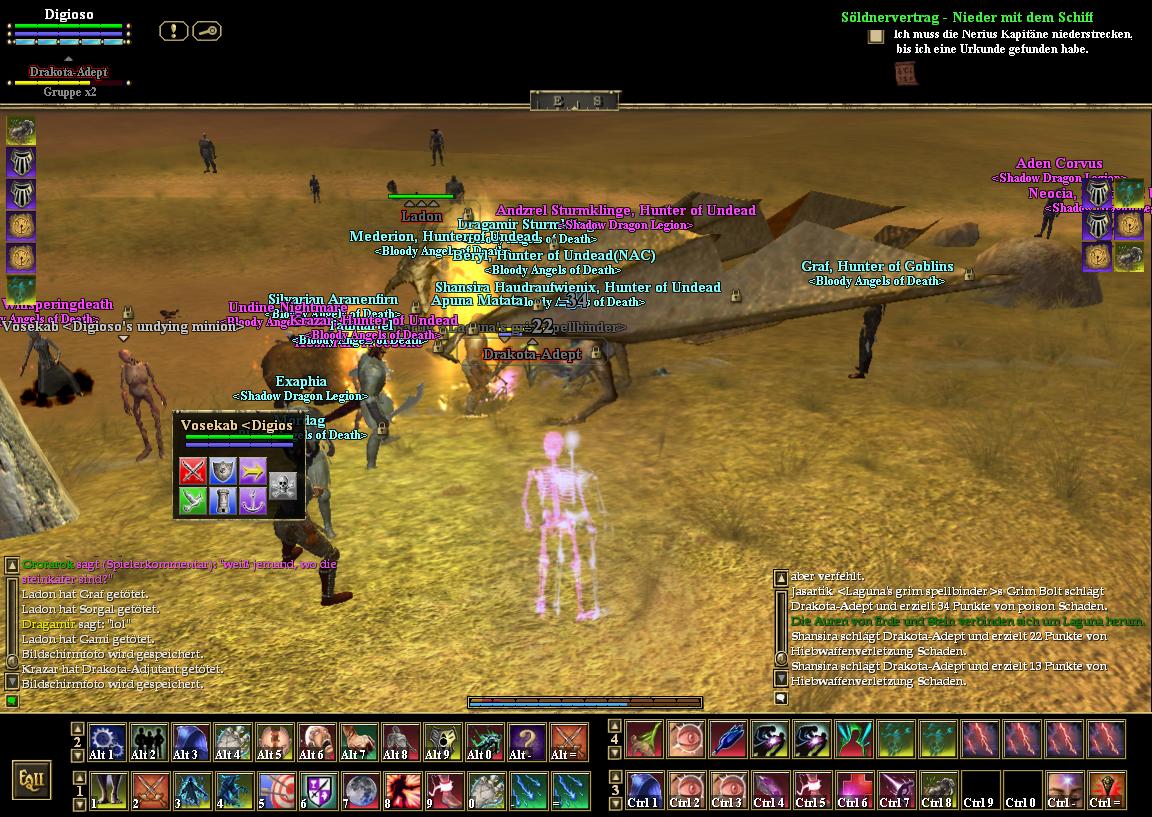Click the exclamation mark button near player name
Screen dimensions: 1152x817
click(174, 31)
